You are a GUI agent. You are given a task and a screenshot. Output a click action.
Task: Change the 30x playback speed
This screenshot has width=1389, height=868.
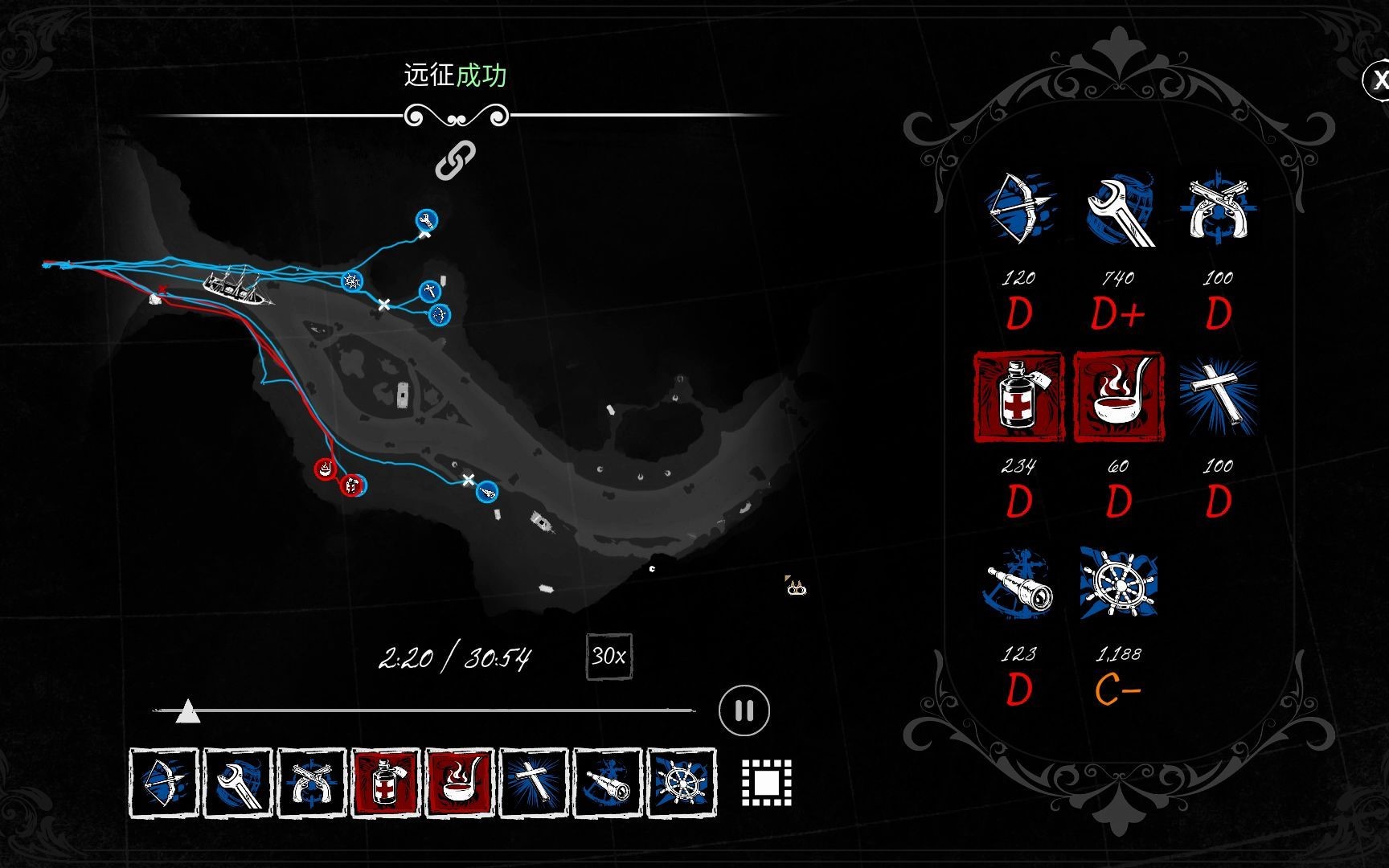(x=608, y=657)
